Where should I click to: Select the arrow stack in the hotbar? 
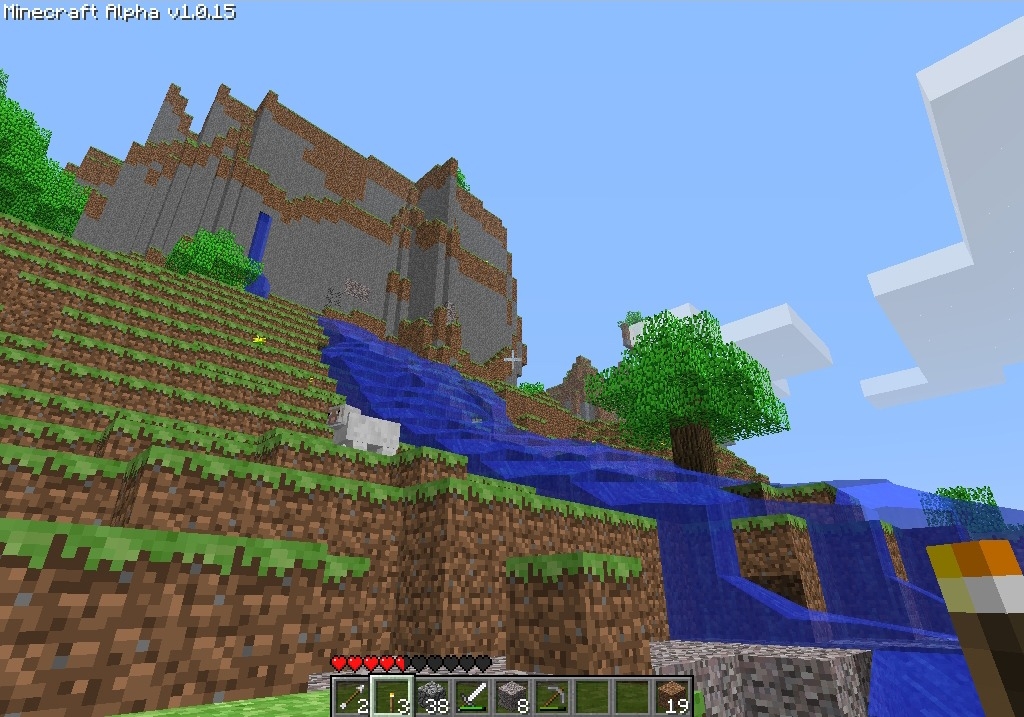point(350,696)
